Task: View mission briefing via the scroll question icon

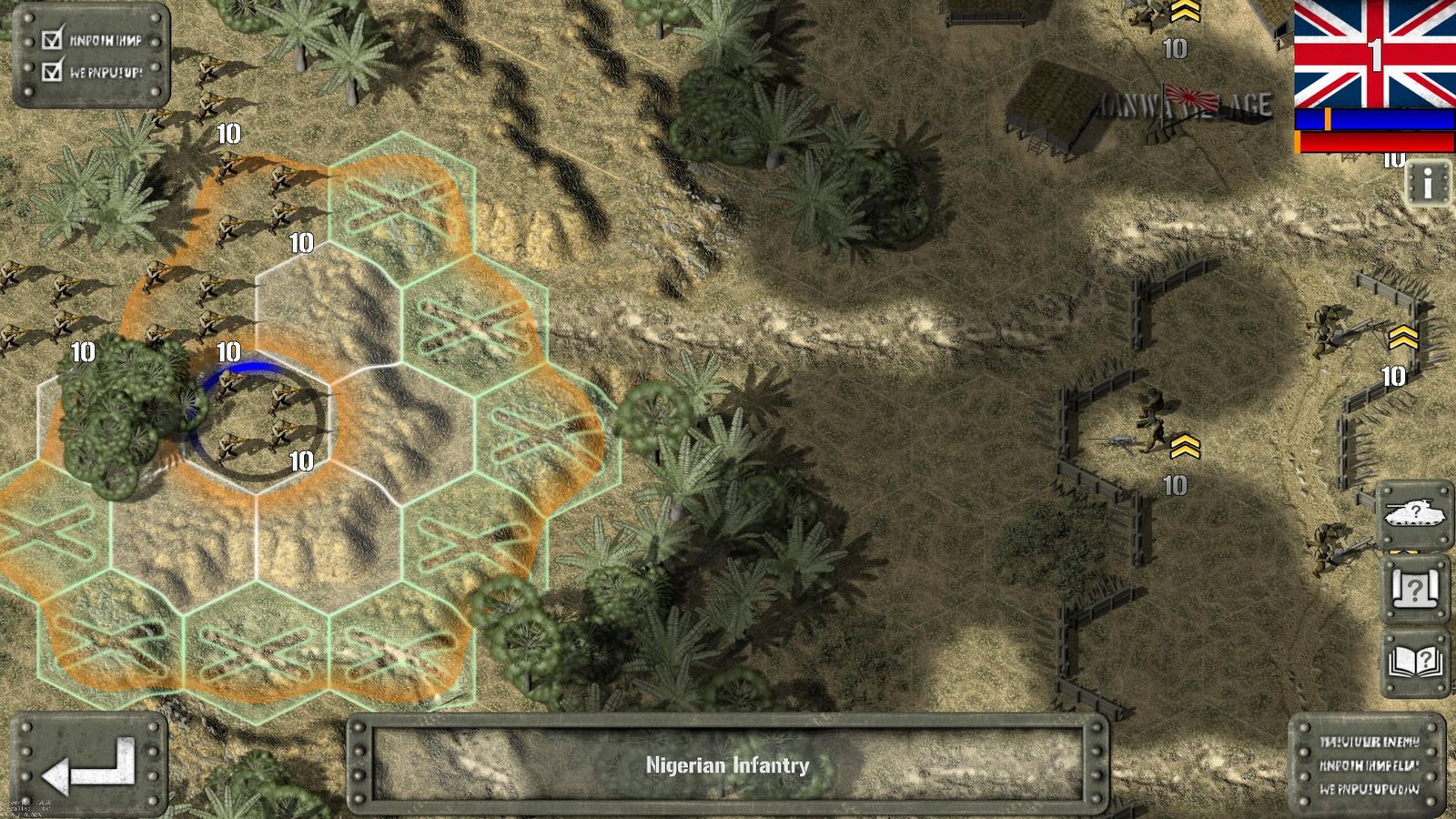Action: [x=1413, y=588]
